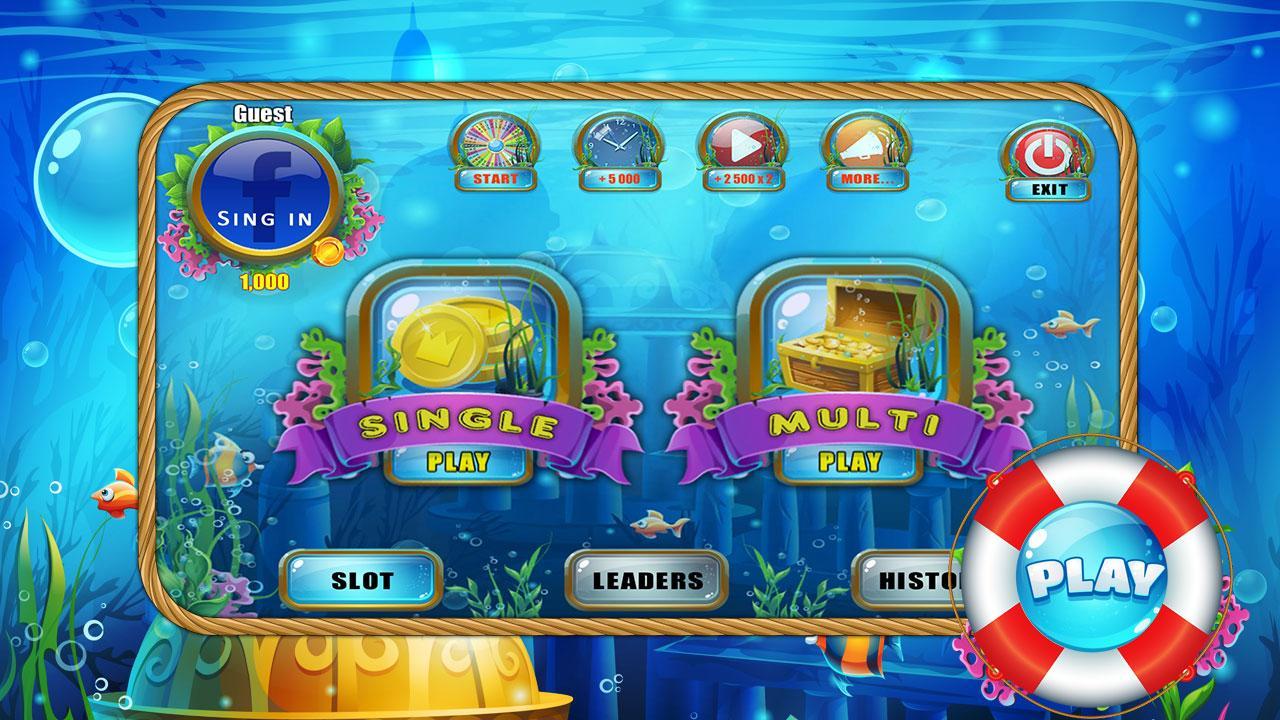Image resolution: width=1280 pixels, height=720 pixels.
Task: Spin the START fortune wheel icon
Action: [496, 148]
